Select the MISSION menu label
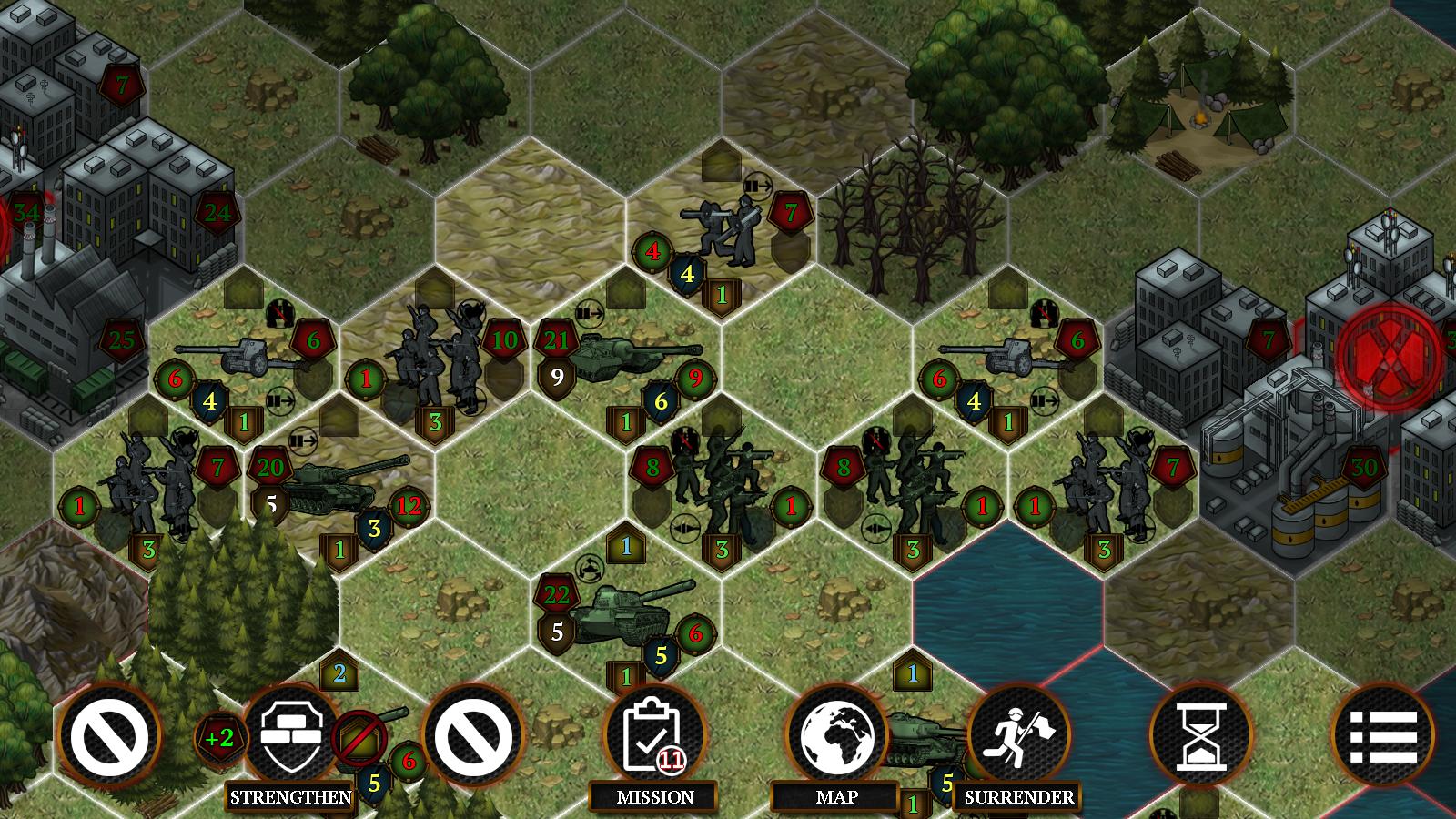 (x=652, y=795)
